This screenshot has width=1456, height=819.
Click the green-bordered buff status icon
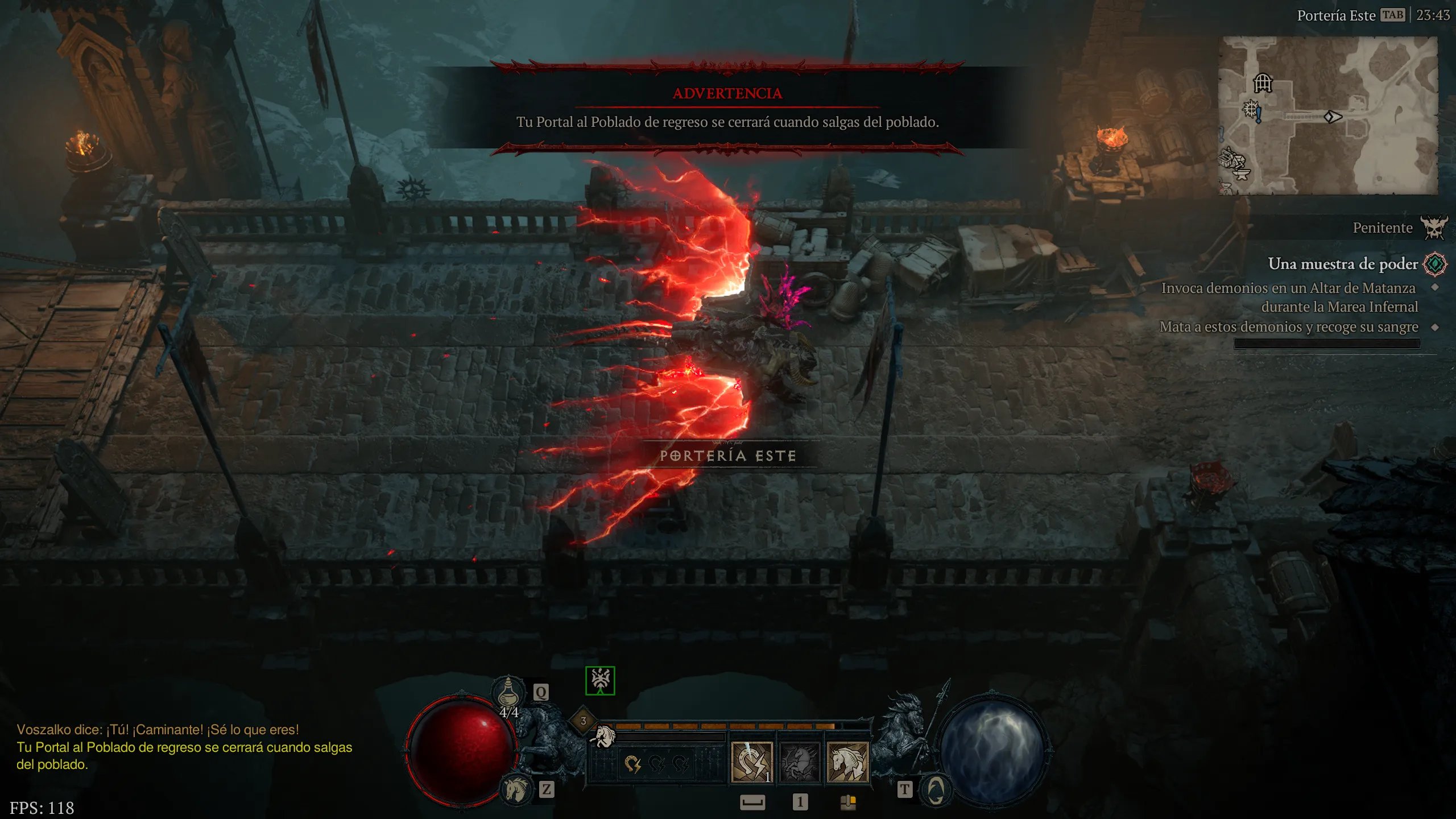click(600, 680)
